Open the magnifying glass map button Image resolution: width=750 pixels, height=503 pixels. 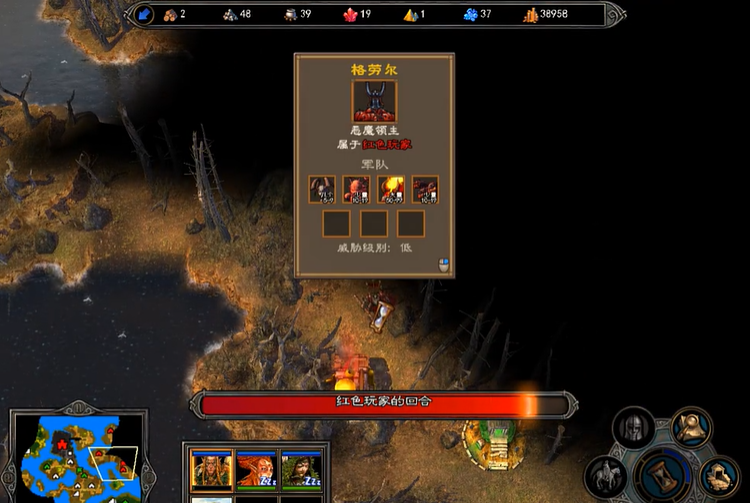pos(690,427)
